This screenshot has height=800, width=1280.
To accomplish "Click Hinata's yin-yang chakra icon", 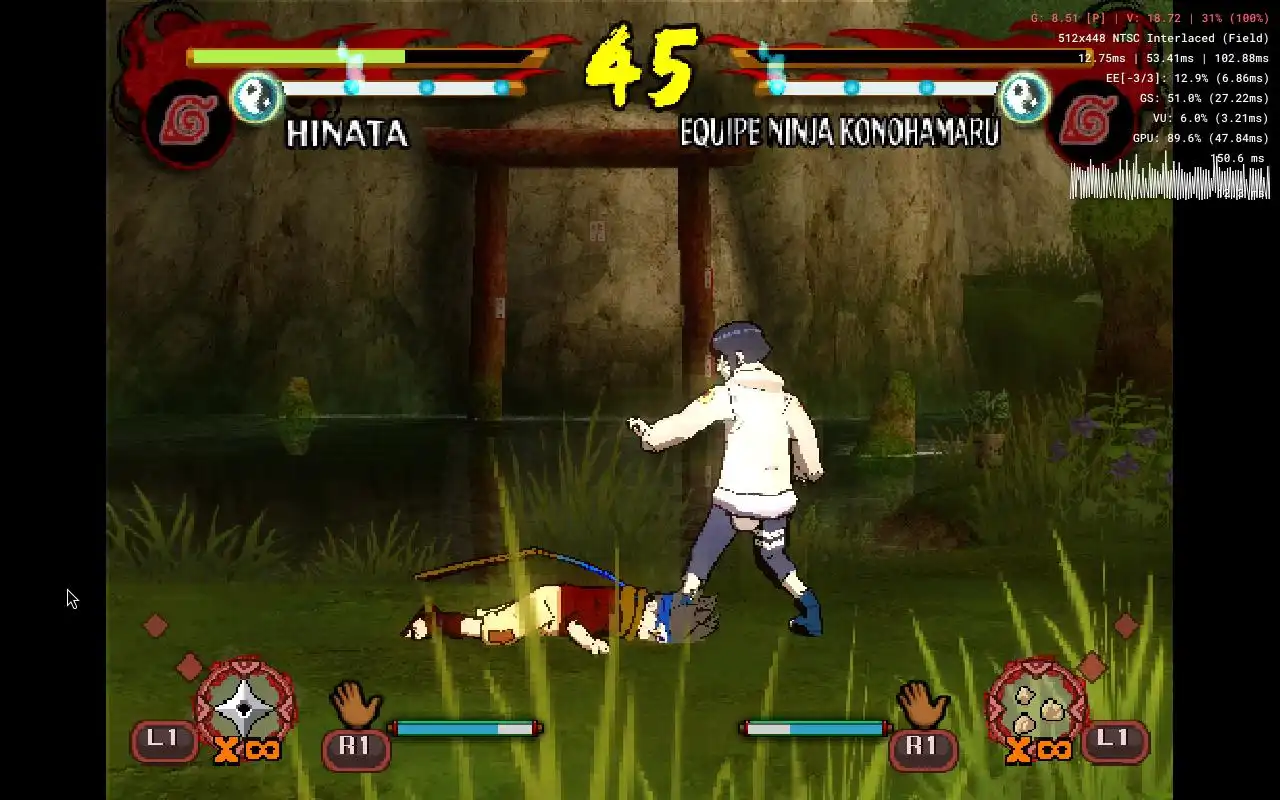I will 257,97.
